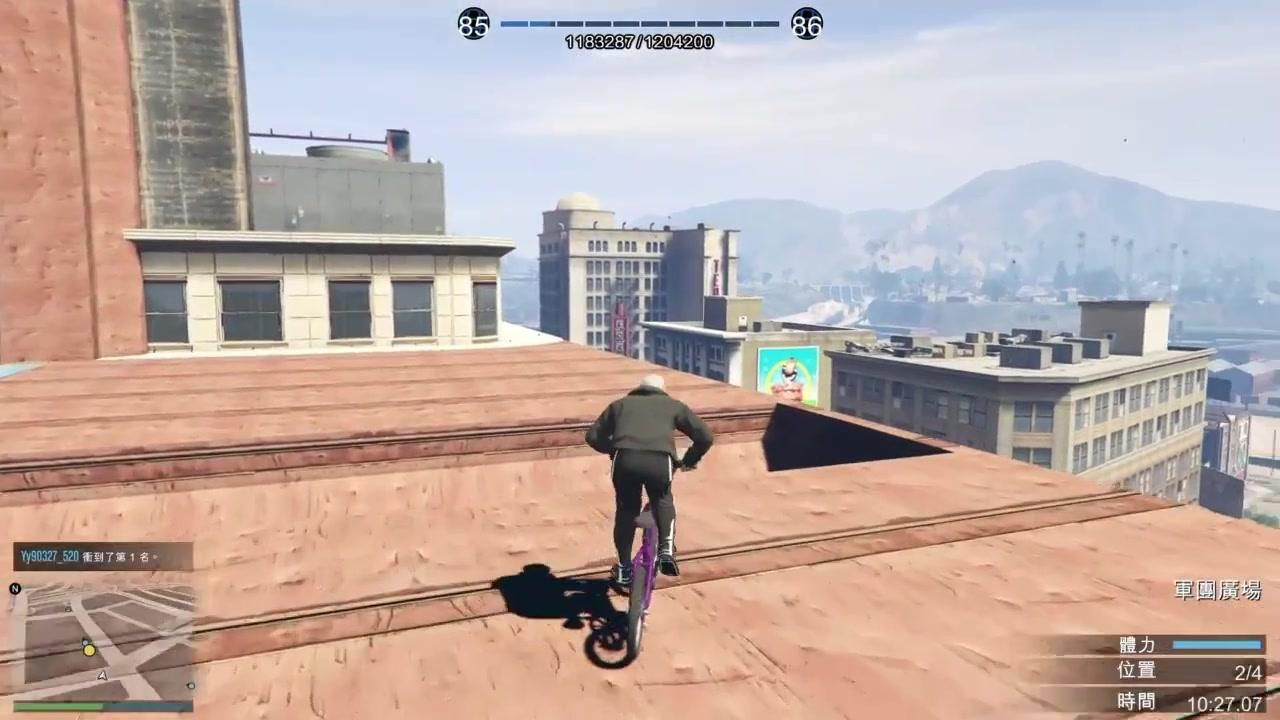Click the minimap radar
The width and height of the screenshot is (1280, 720).
click(x=103, y=642)
